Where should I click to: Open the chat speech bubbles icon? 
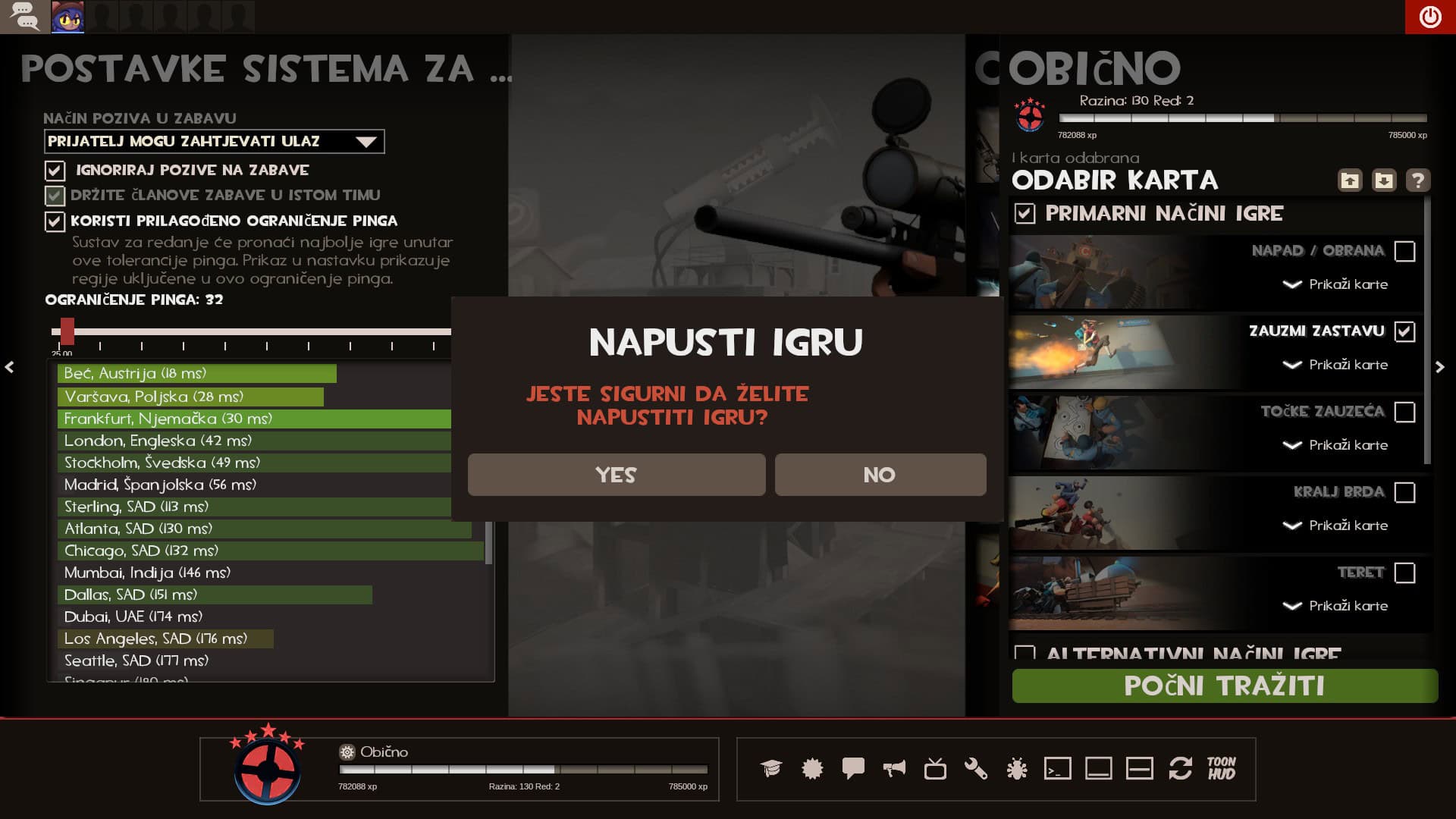pyautogui.click(x=25, y=17)
